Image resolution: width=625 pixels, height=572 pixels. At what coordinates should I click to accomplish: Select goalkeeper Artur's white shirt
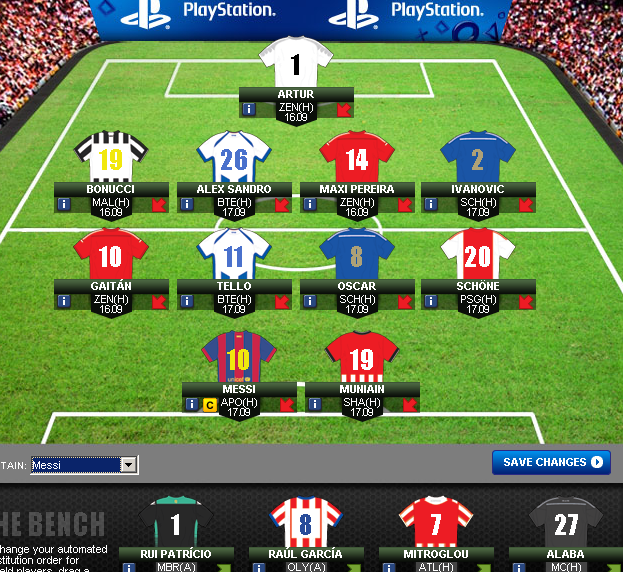[x=295, y=64]
